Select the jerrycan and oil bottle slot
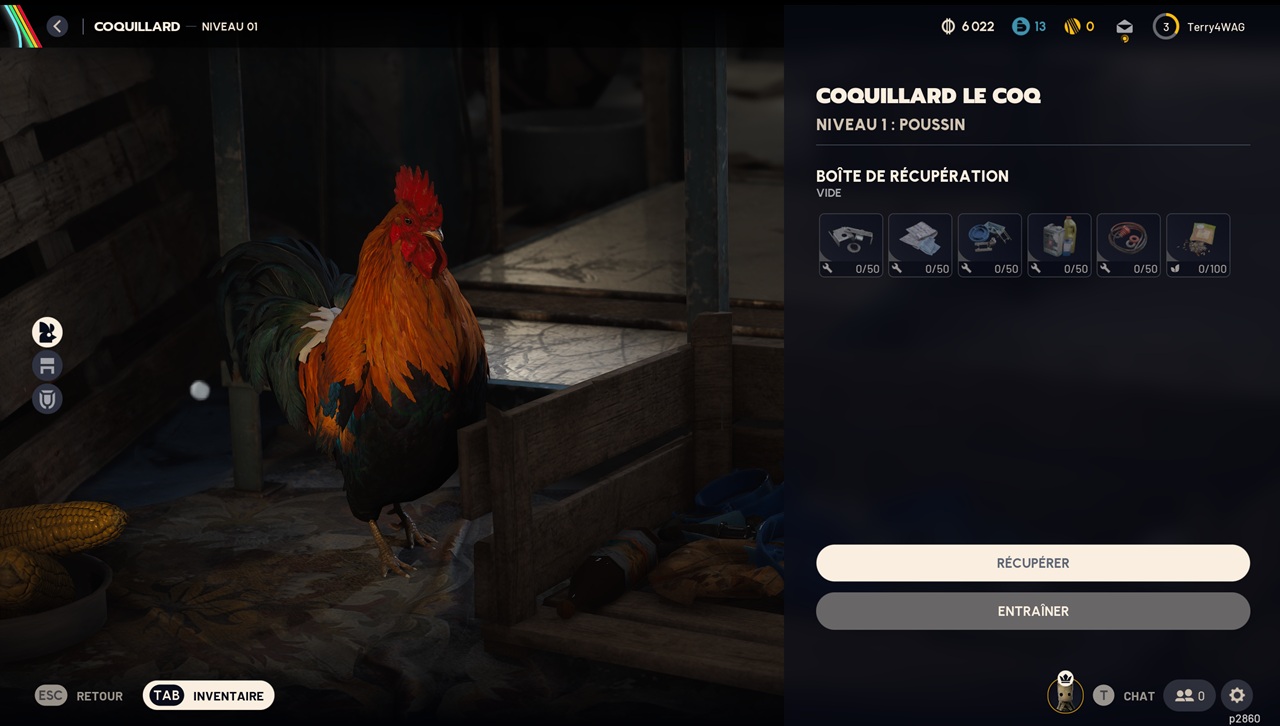This screenshot has width=1280, height=726. 1059,245
